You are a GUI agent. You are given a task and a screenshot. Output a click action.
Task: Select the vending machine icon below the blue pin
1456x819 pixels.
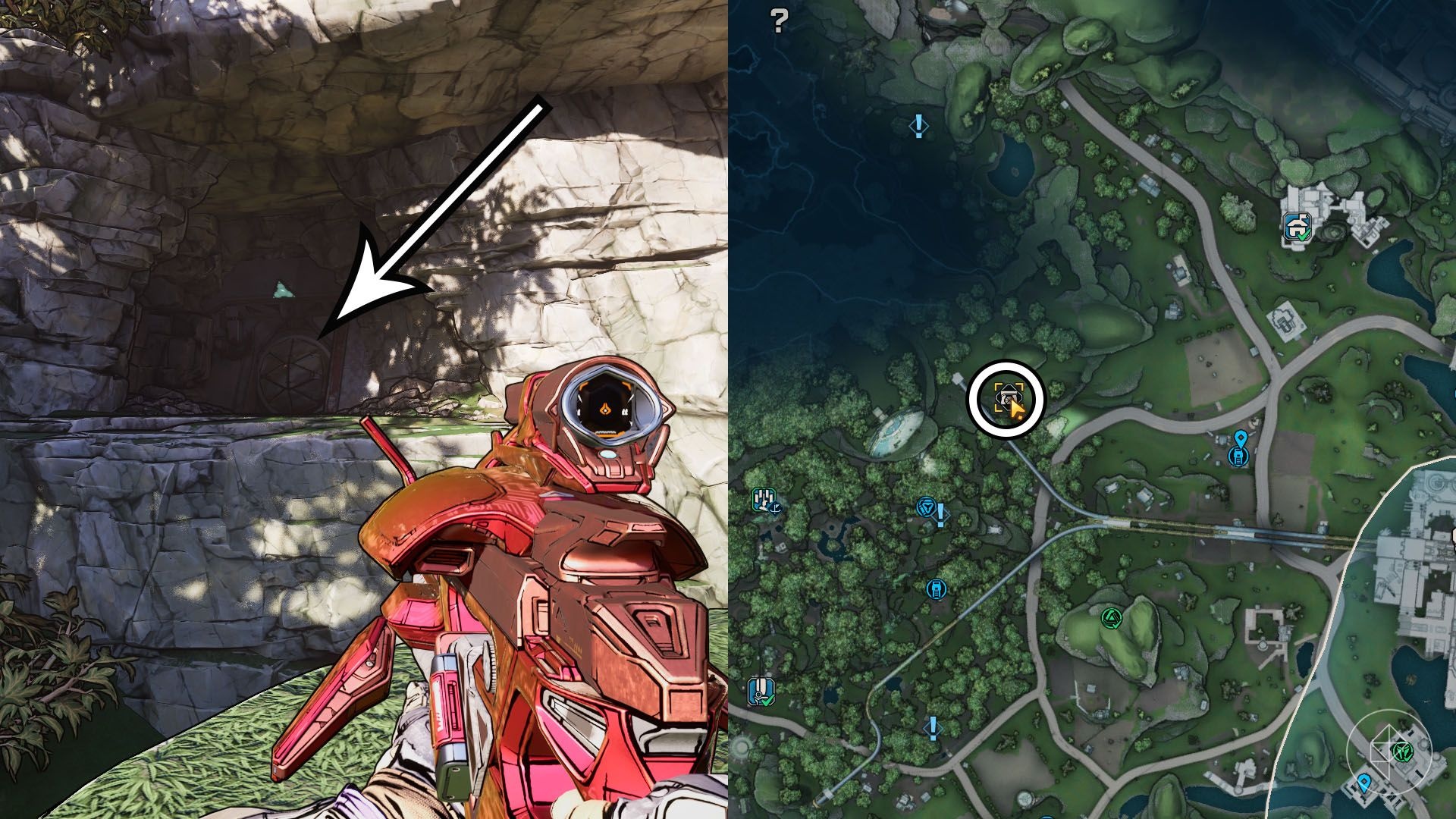coord(1238,456)
